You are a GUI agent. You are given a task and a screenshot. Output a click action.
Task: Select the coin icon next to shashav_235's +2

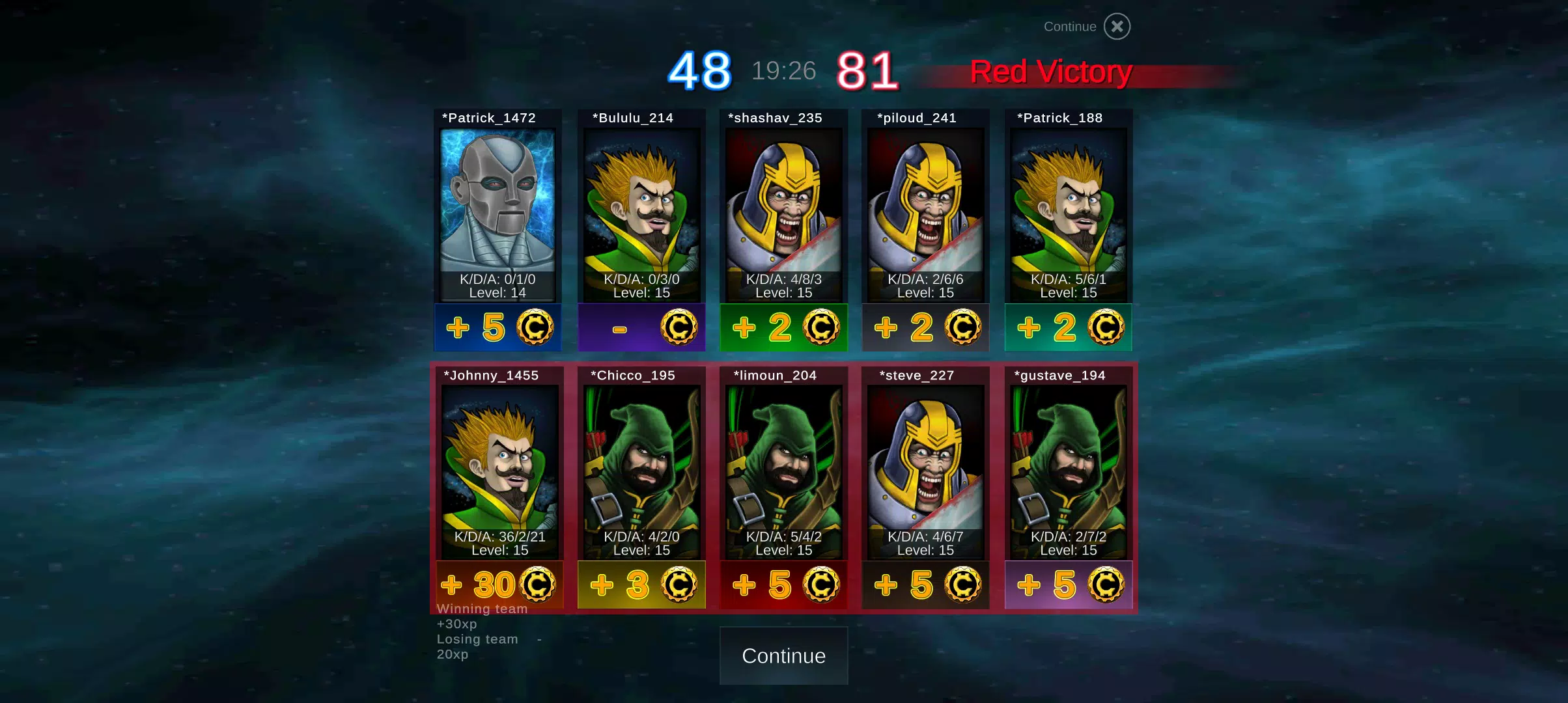click(x=822, y=327)
